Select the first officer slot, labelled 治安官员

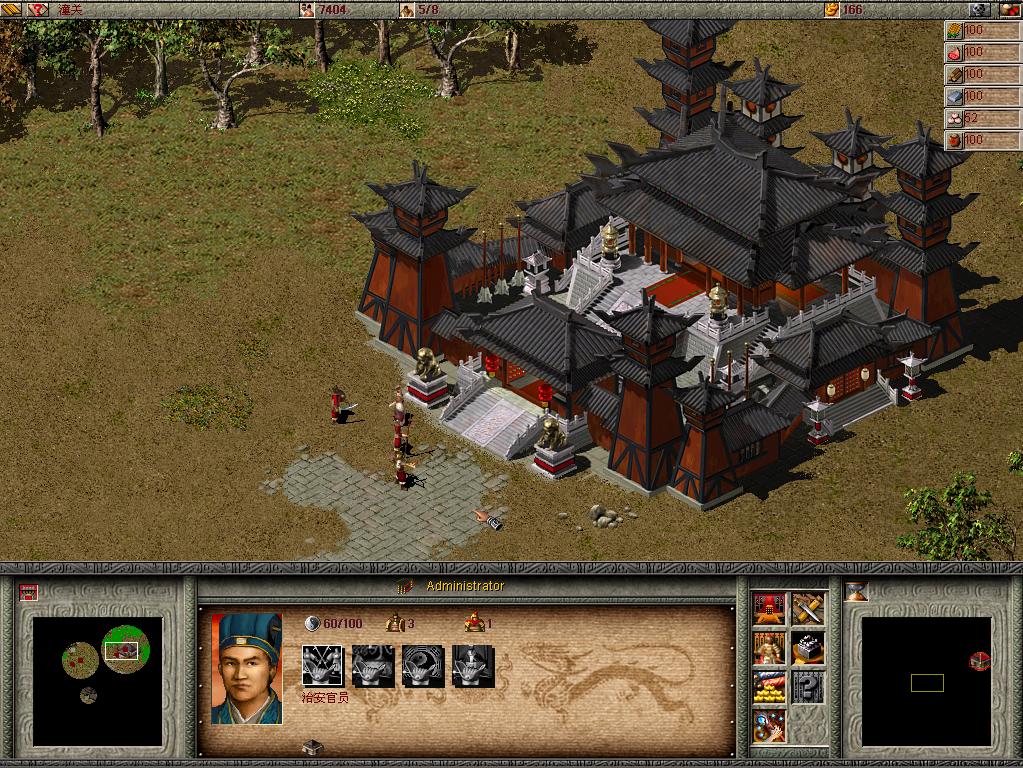pyautogui.click(x=322, y=665)
